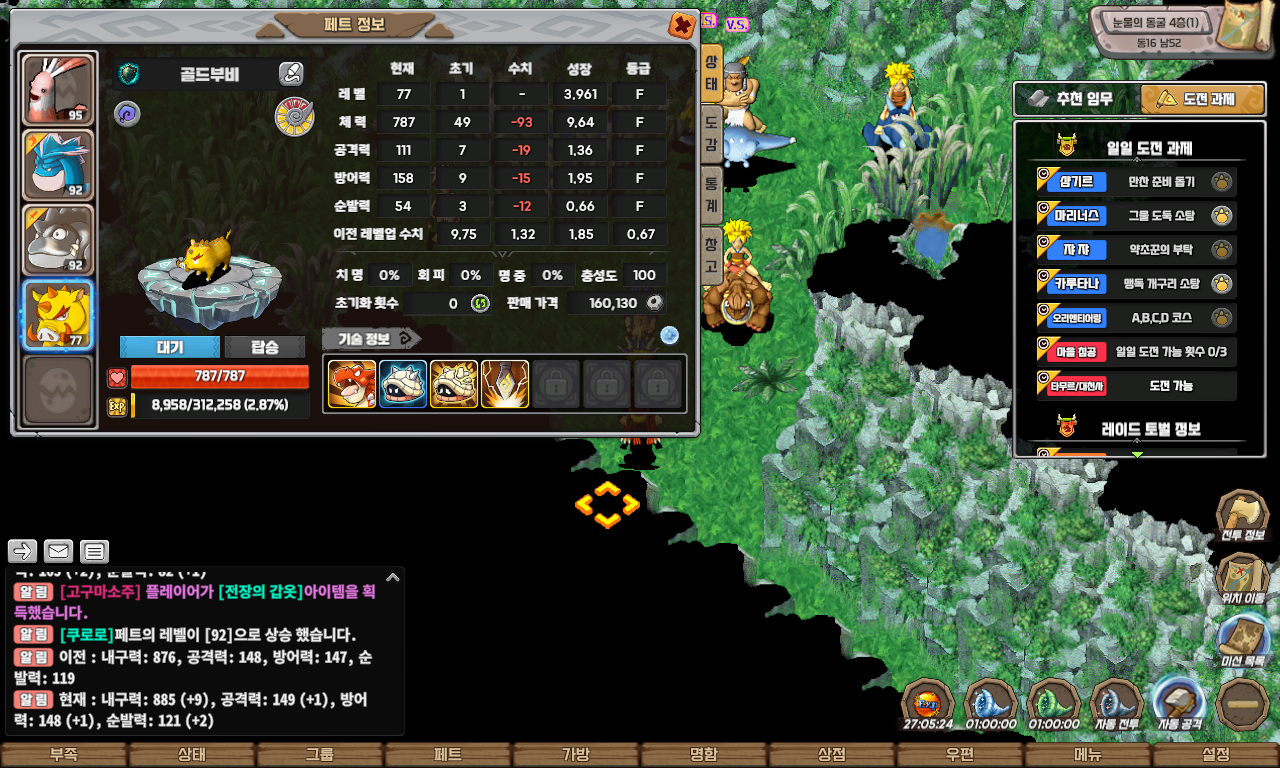Close the pet info window
This screenshot has height=768, width=1280.
coord(682,25)
